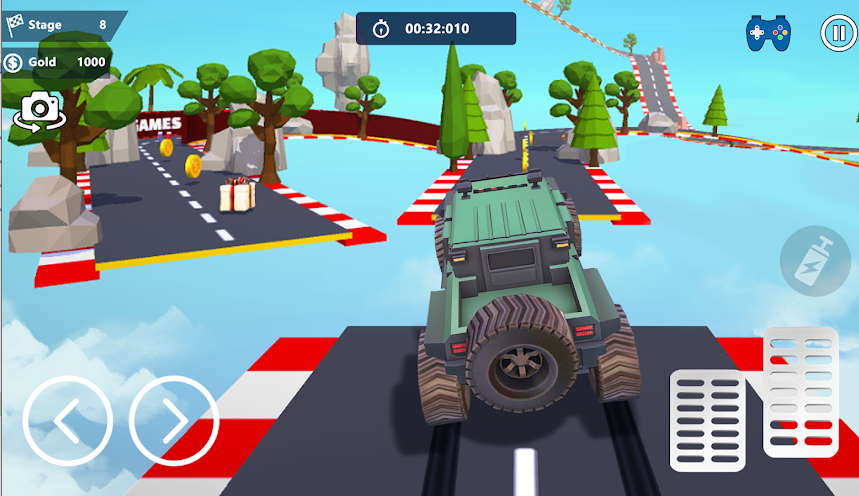Activate the nitro boost bottle button
This screenshot has height=496, width=859.
click(813, 260)
